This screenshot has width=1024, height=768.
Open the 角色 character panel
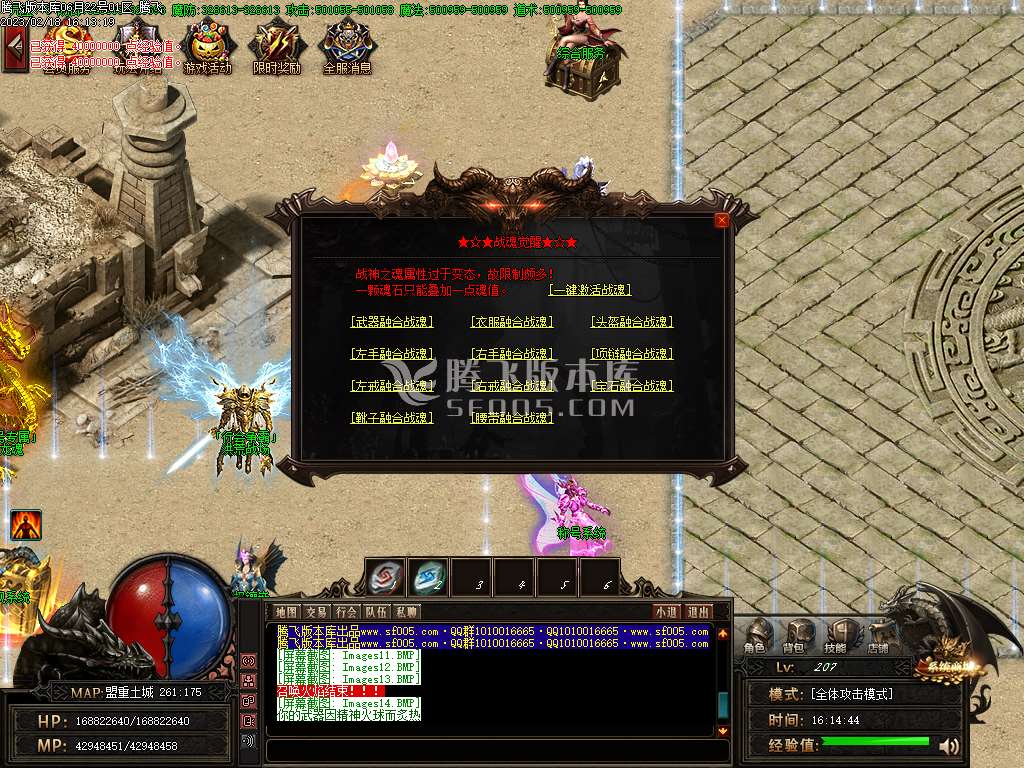[x=758, y=635]
